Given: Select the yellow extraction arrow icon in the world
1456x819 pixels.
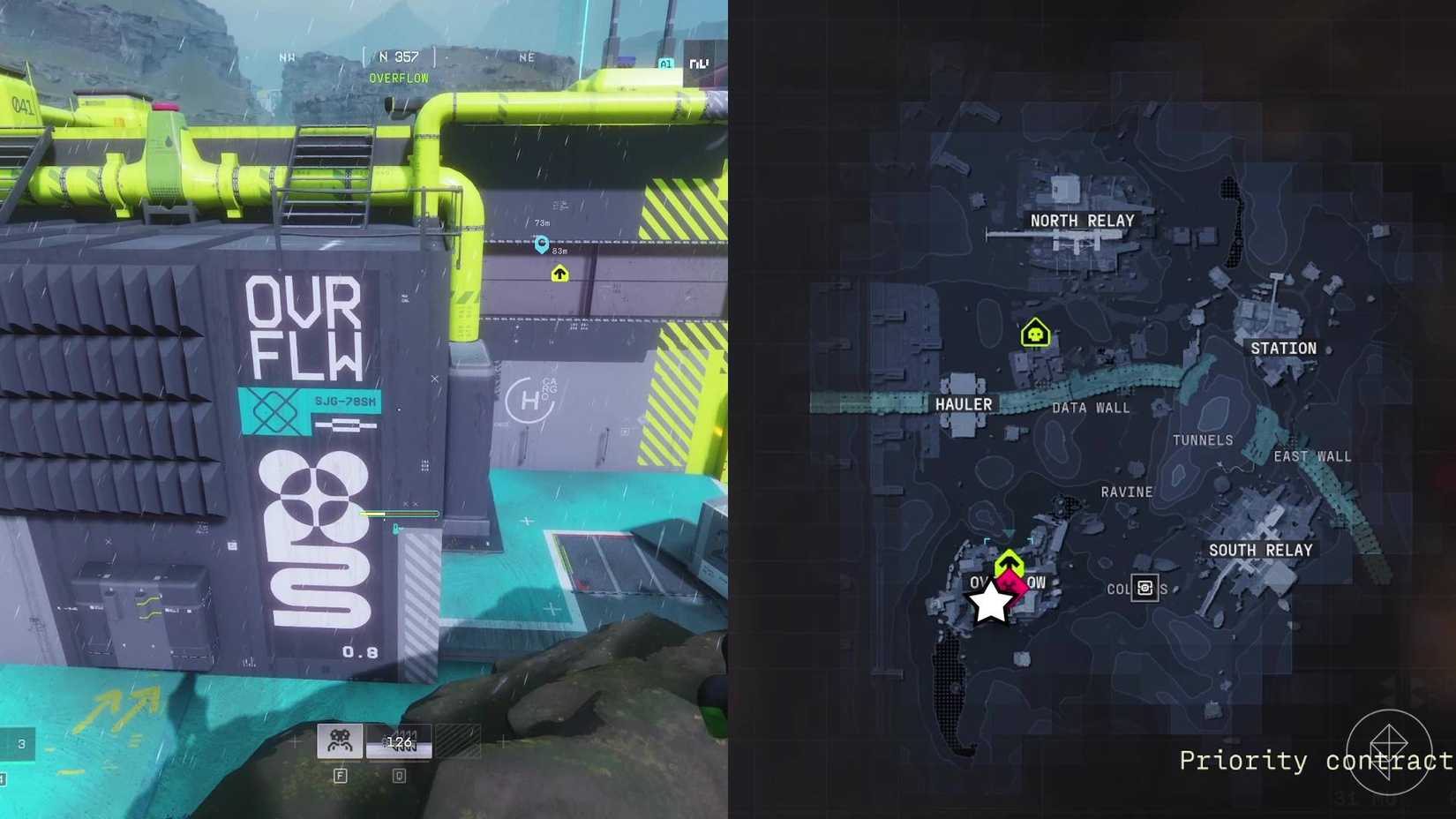Looking at the screenshot, I should pos(560,275).
